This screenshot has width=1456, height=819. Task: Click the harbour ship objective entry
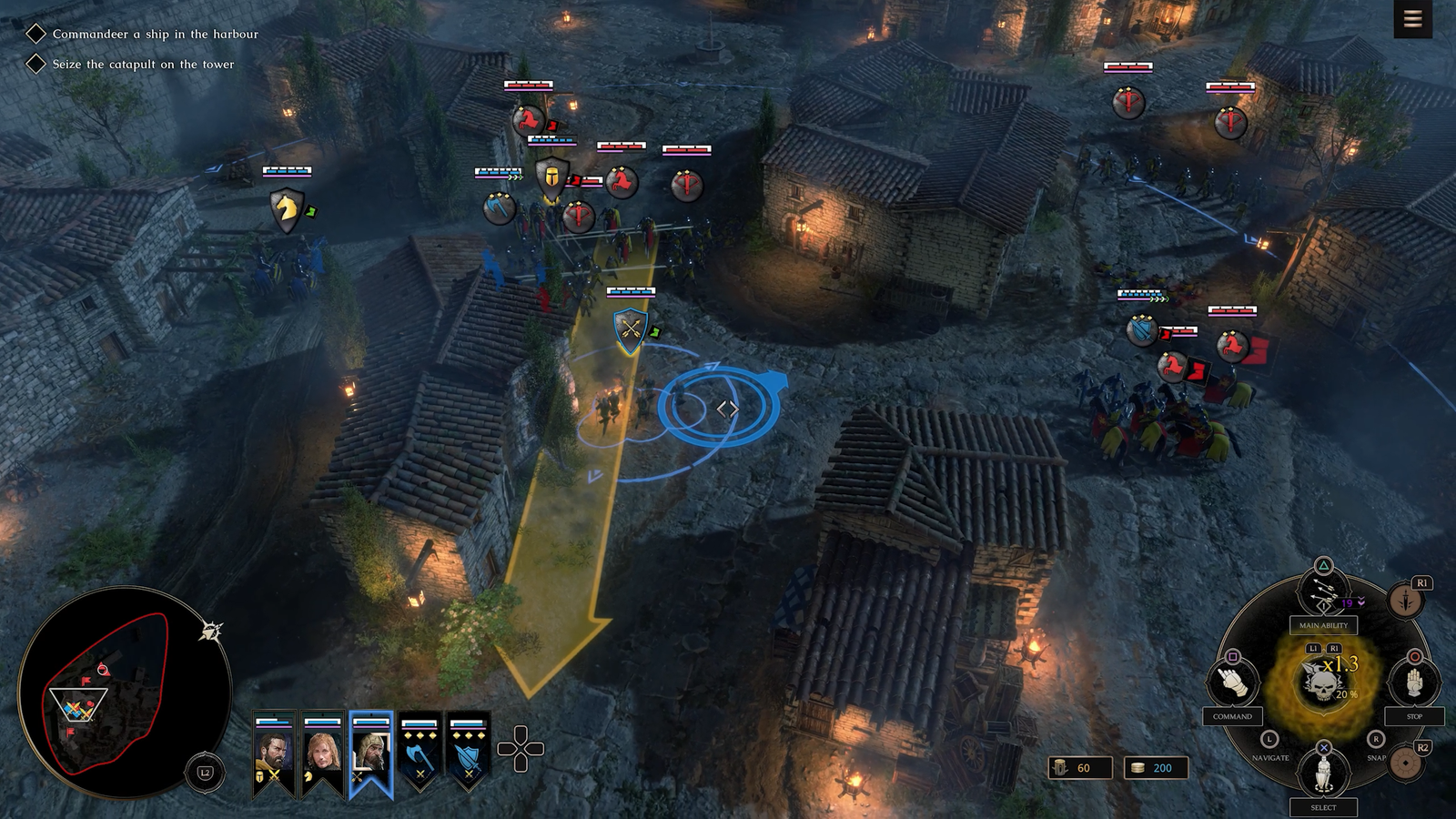[x=155, y=34]
